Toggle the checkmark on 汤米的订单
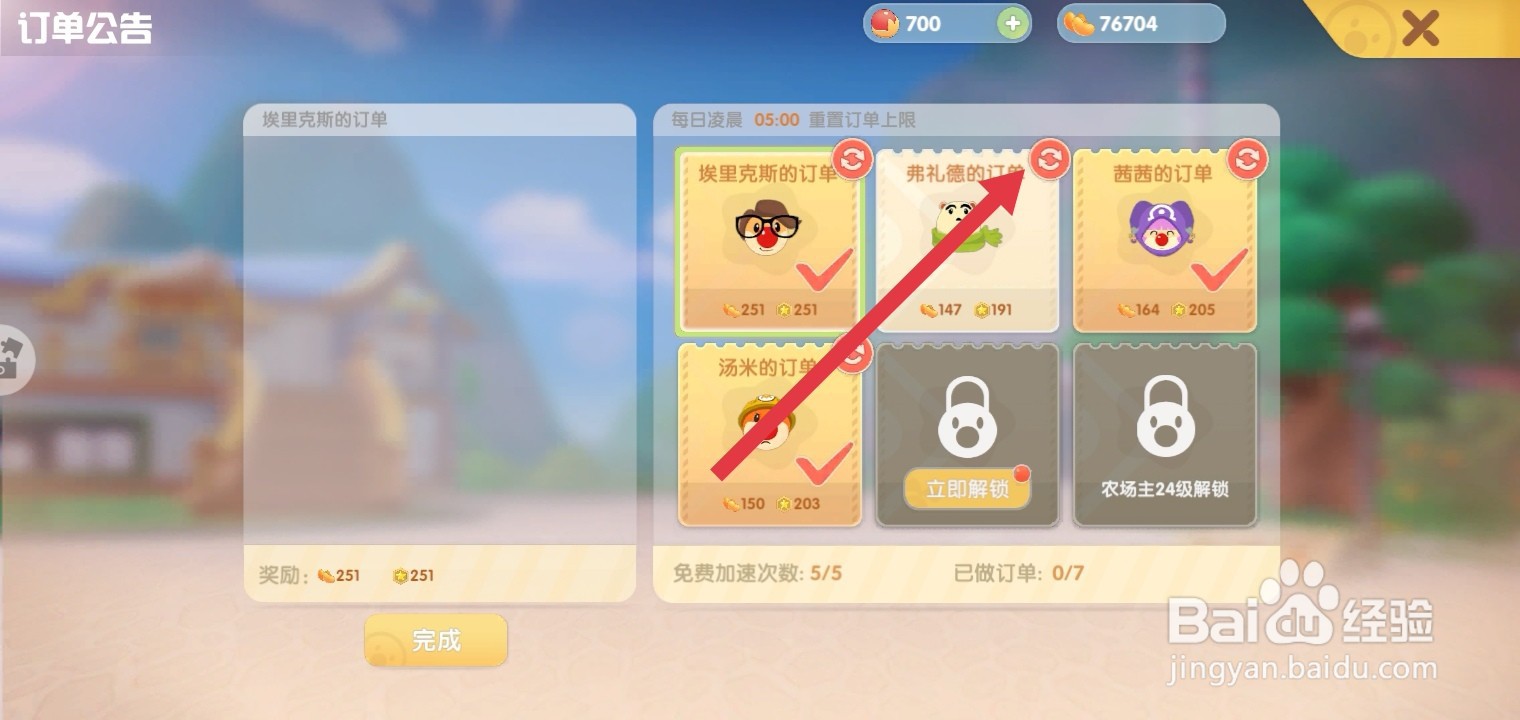Screen dimensions: 1520x720 (x=825, y=465)
